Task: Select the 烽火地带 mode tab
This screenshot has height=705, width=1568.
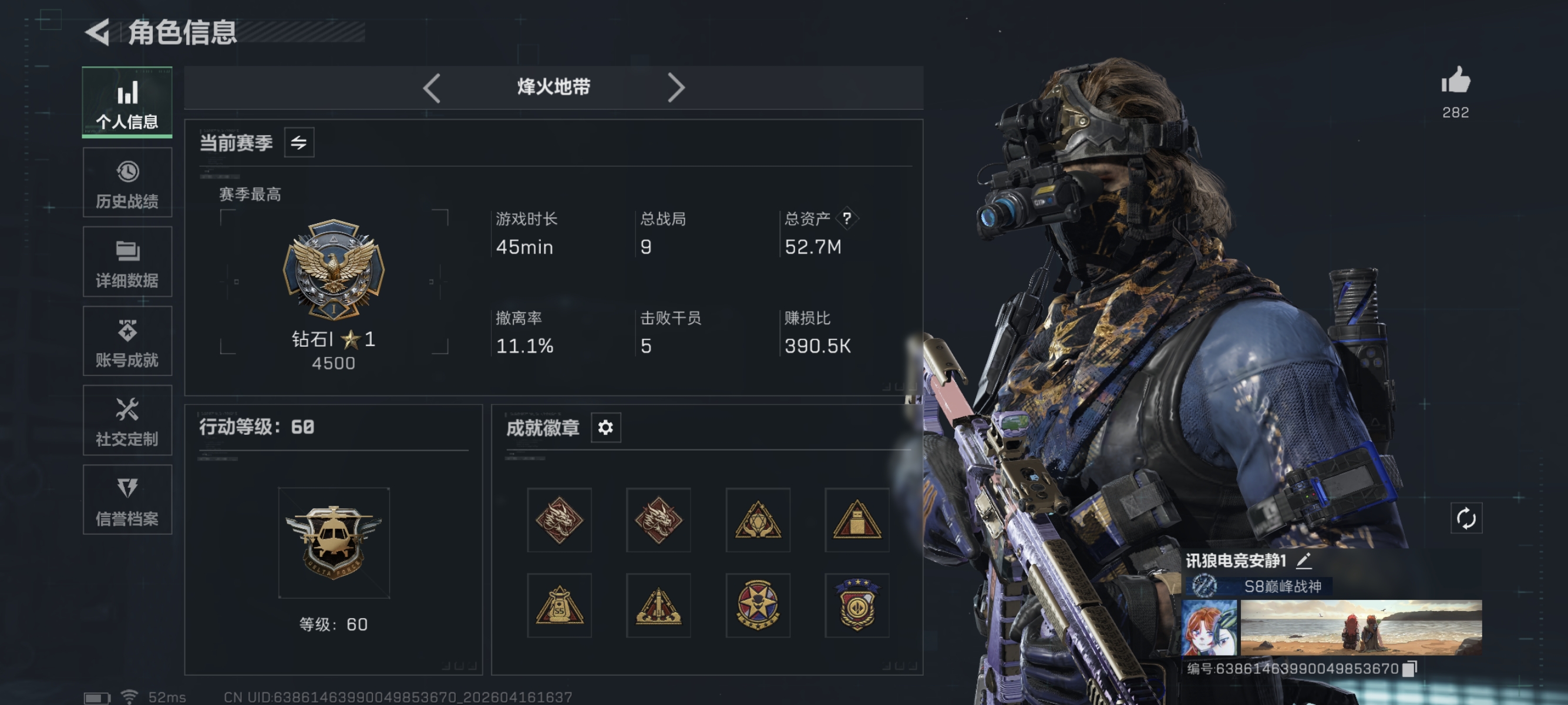Action: coord(553,87)
